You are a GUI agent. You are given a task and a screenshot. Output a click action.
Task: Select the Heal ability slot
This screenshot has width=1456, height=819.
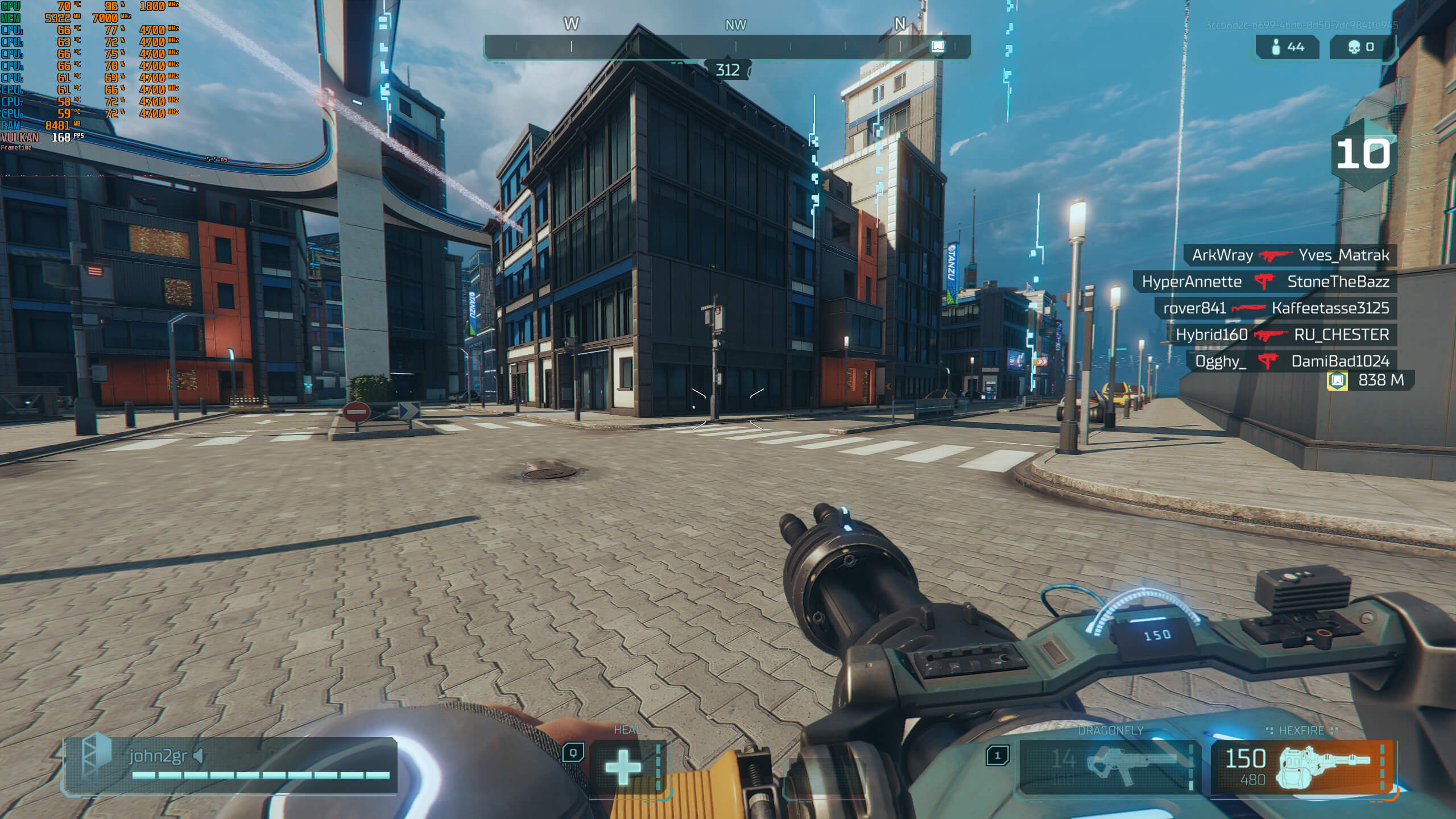624,767
